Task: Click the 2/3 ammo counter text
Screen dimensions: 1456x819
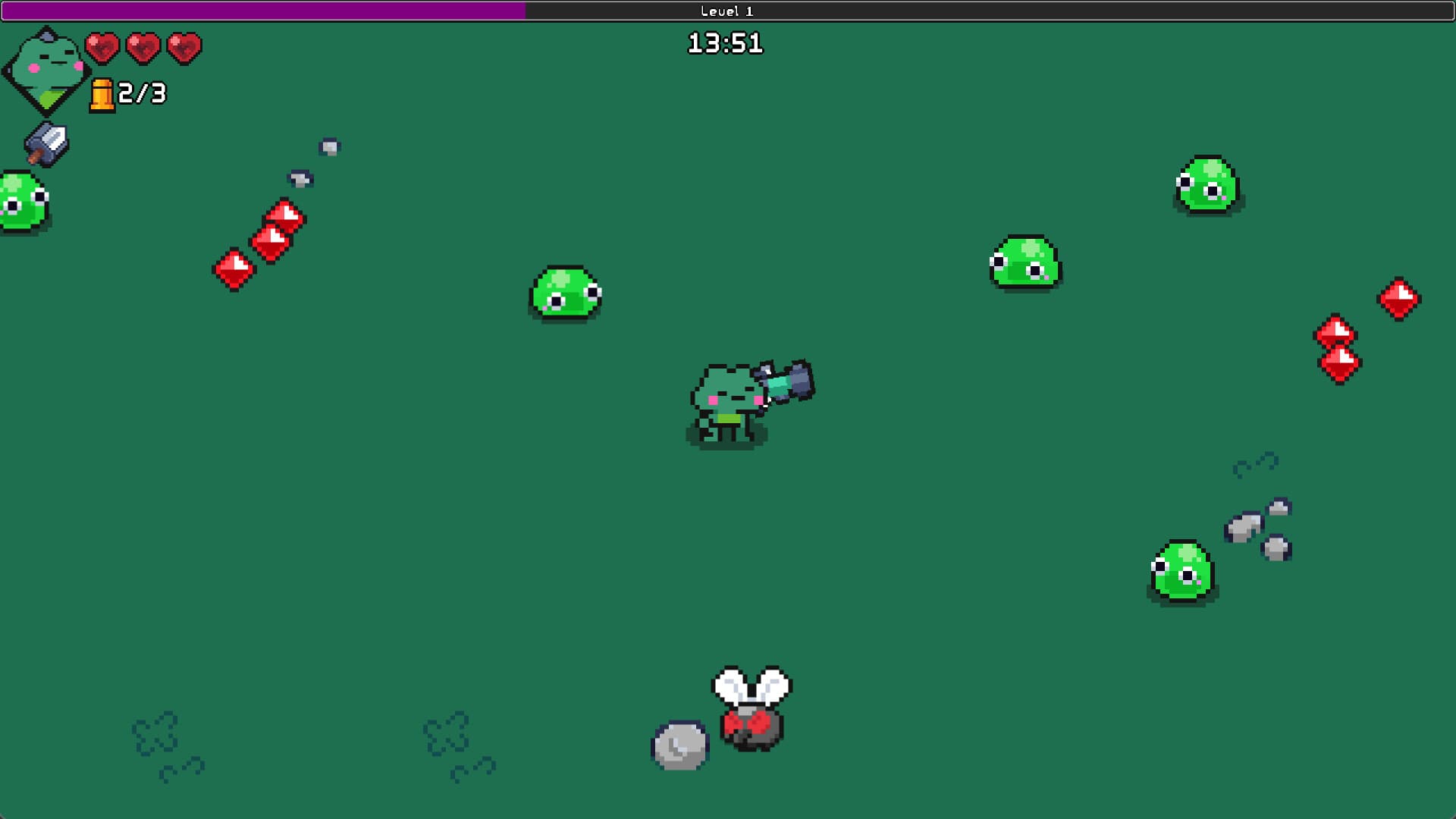Action: pyautogui.click(x=141, y=95)
